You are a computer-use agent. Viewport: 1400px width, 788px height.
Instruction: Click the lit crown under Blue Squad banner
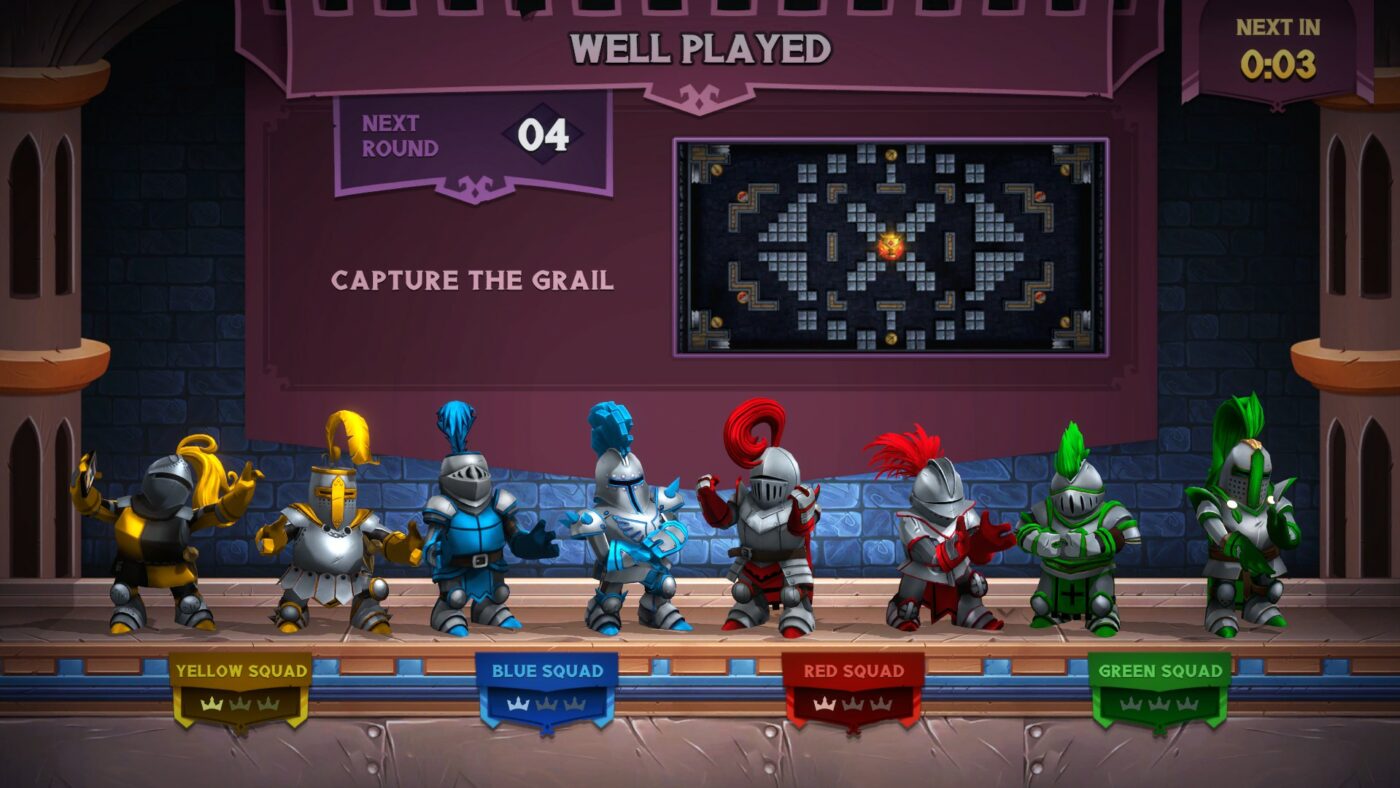coord(517,703)
